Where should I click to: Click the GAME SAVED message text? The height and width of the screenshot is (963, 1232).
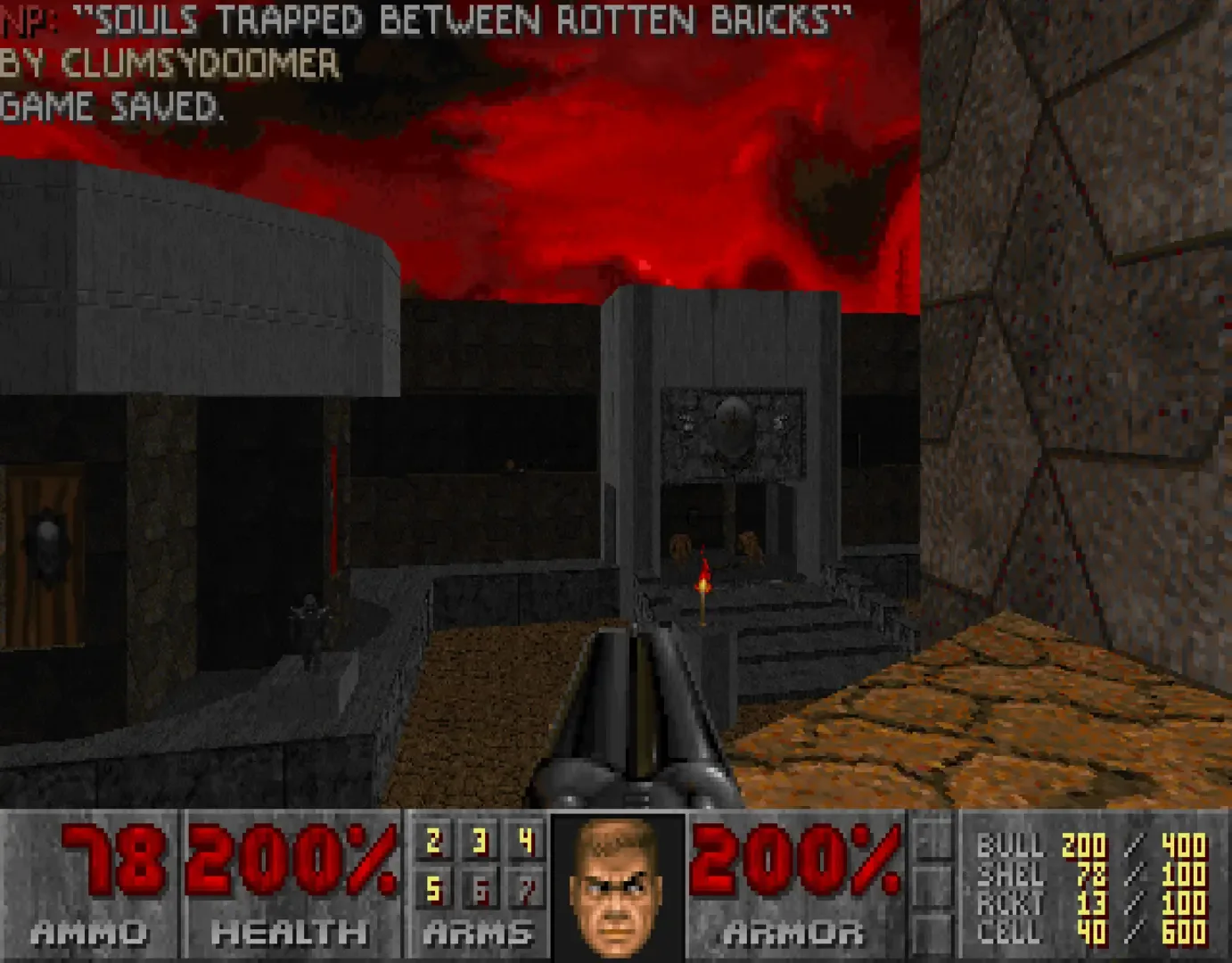coord(112,109)
